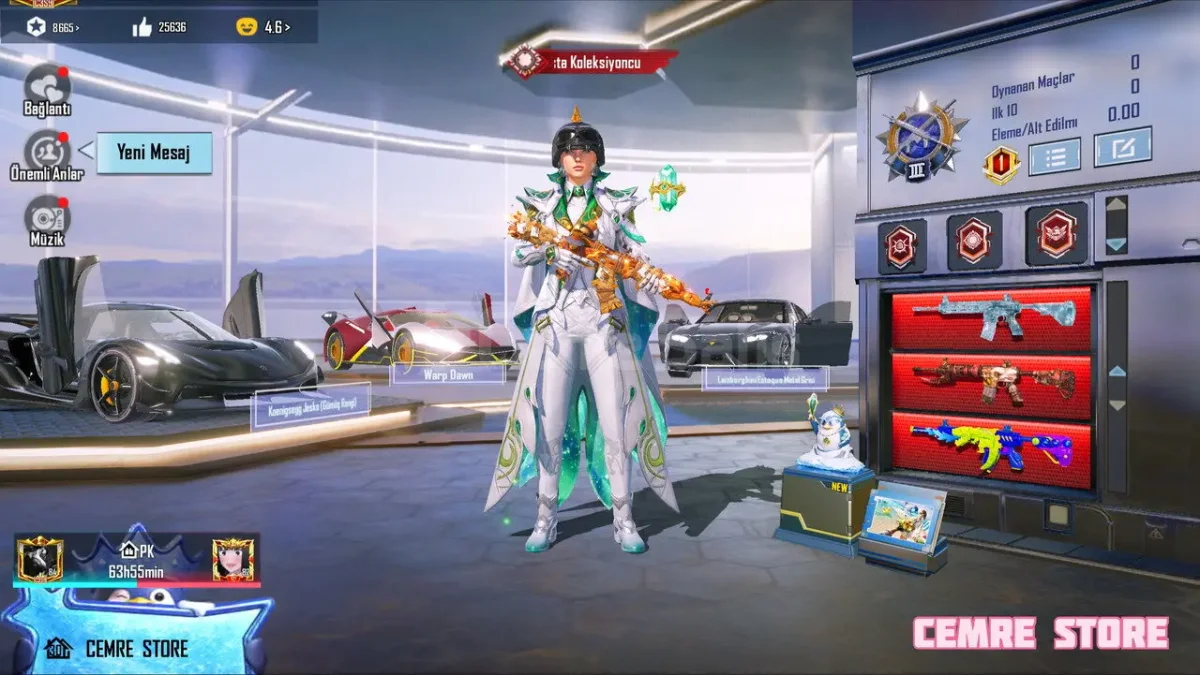
Task: Select the colorful neon AKM skin
Action: tap(992, 445)
